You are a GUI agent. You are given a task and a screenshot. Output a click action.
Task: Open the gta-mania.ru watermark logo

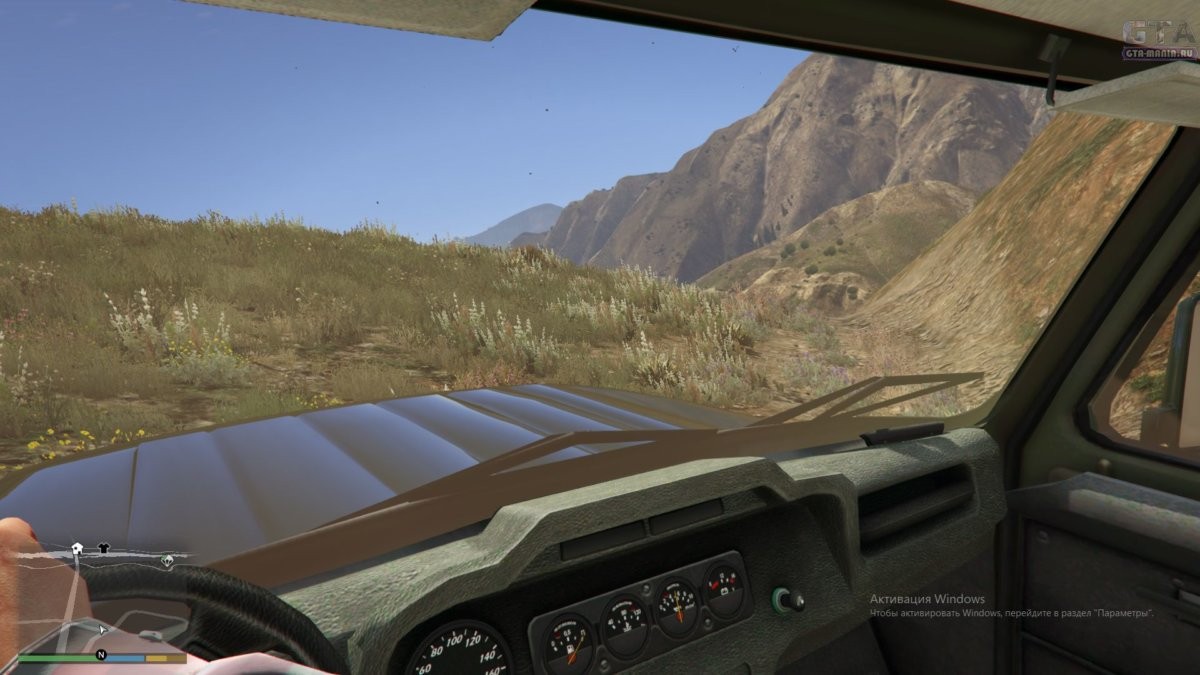tap(1158, 40)
